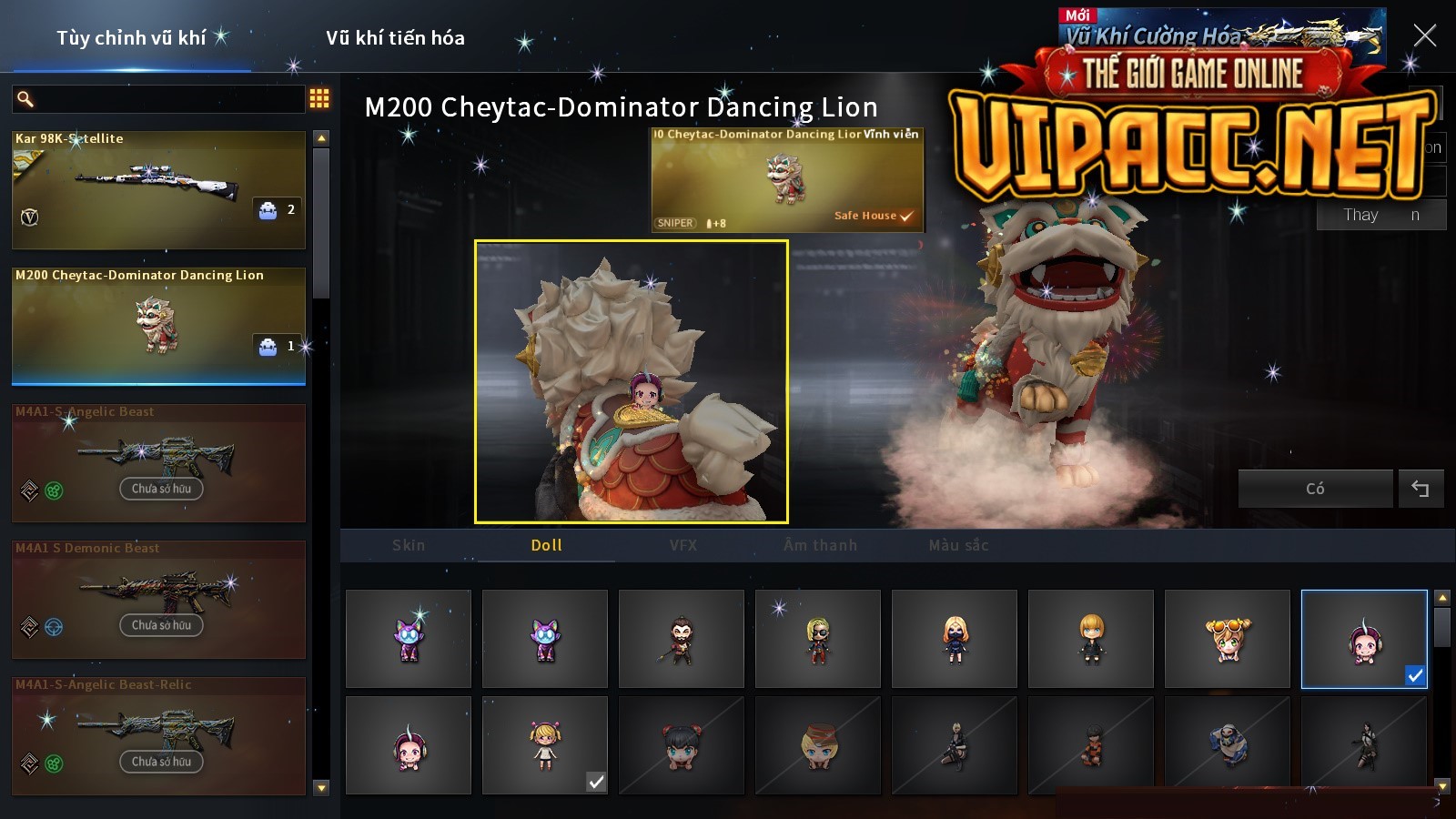Select M200 Cheytac-Dominator Dancing Lion in the list
Viewport: 1456px width, 819px height.
[158, 326]
